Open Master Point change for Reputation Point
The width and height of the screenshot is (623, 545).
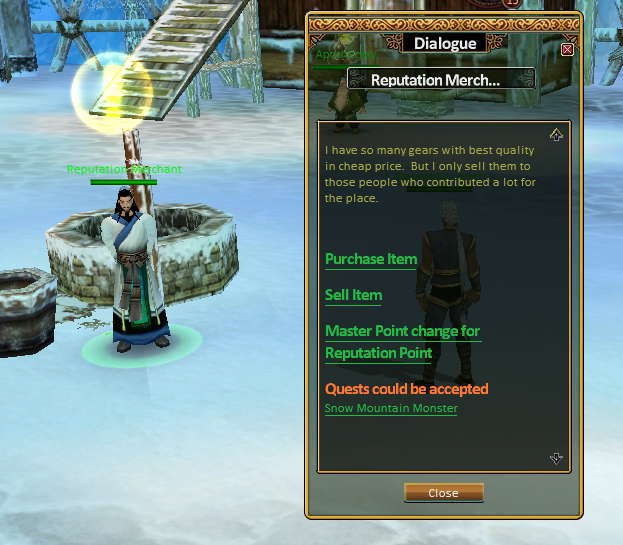pos(402,342)
